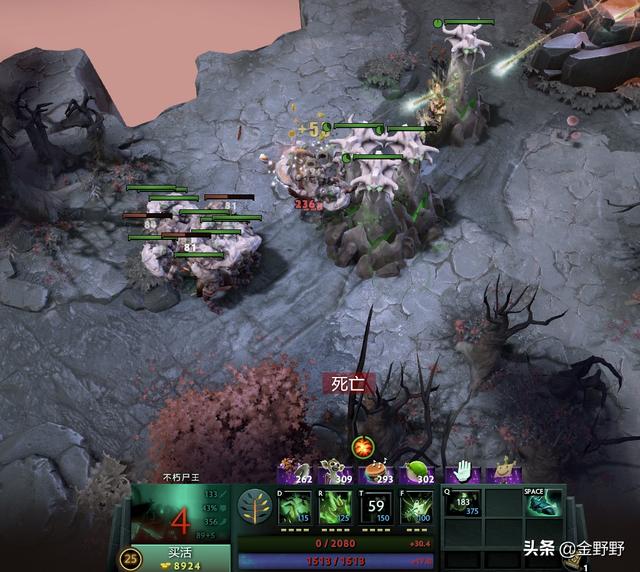
Task: Select the ability icon labeled D
Action: coord(295,507)
